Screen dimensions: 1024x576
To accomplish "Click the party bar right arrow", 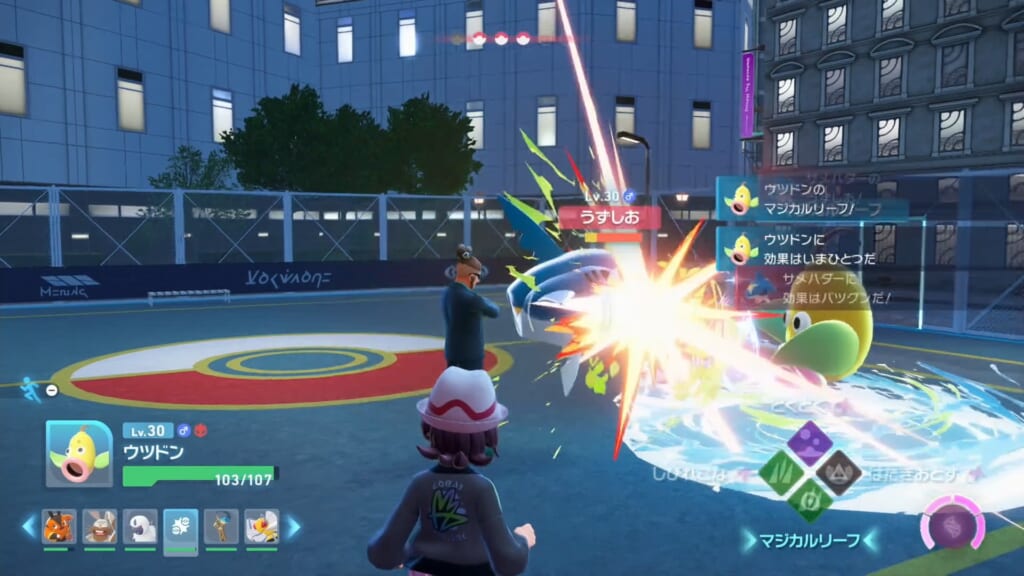I will [294, 526].
